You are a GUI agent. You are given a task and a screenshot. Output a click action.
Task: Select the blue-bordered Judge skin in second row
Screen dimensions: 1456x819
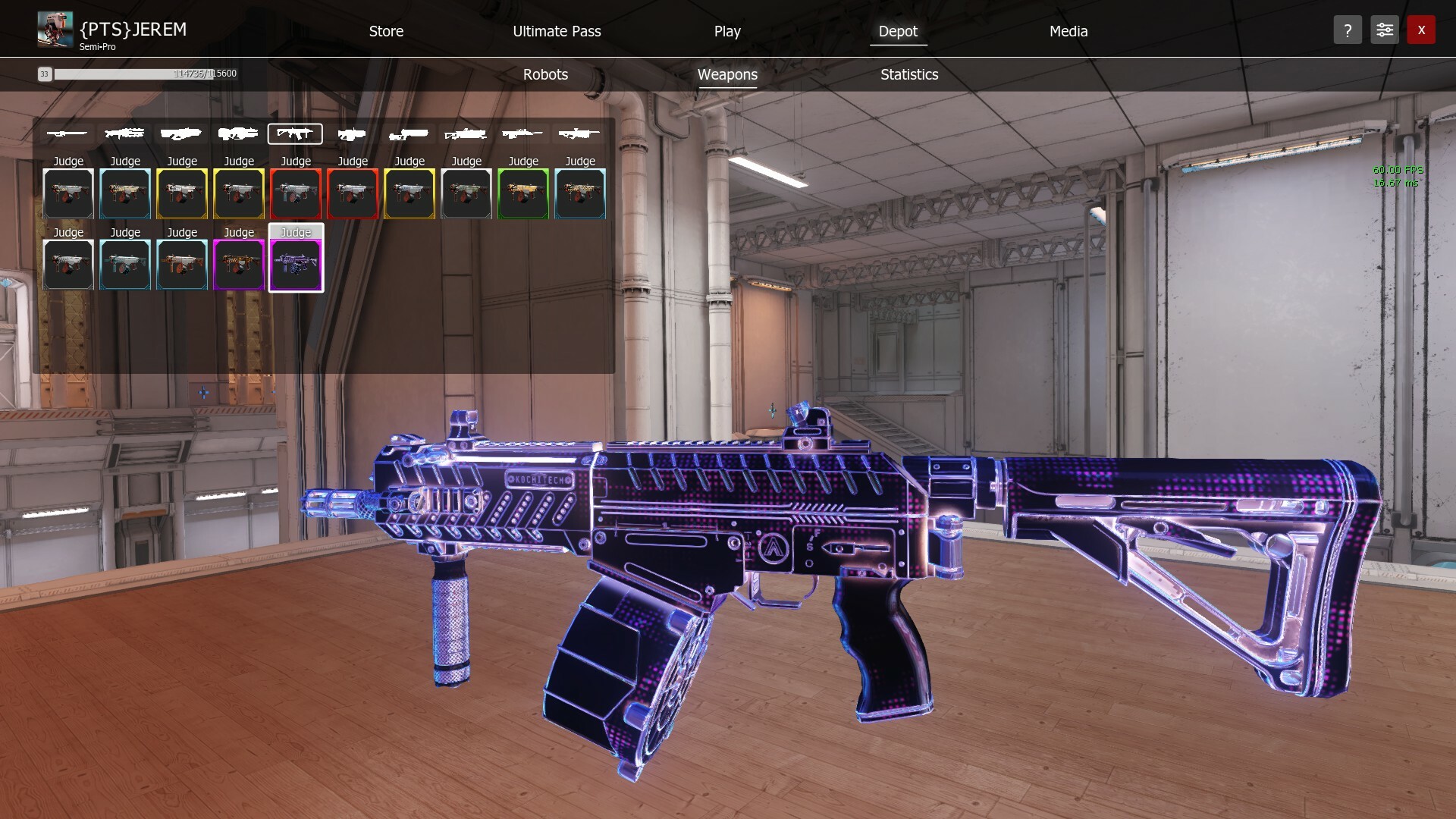tap(125, 264)
